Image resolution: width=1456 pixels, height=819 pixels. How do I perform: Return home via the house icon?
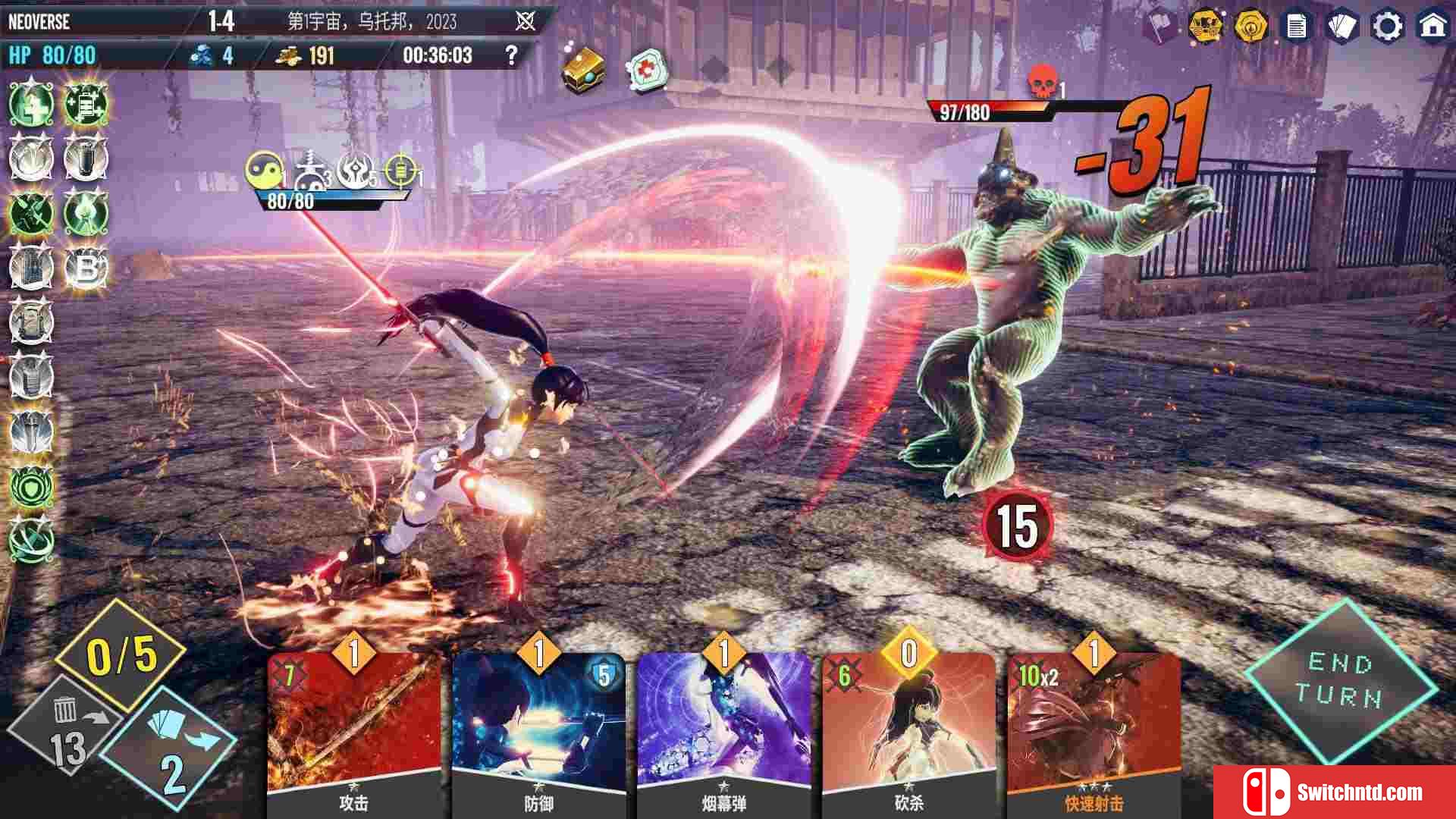(1432, 27)
